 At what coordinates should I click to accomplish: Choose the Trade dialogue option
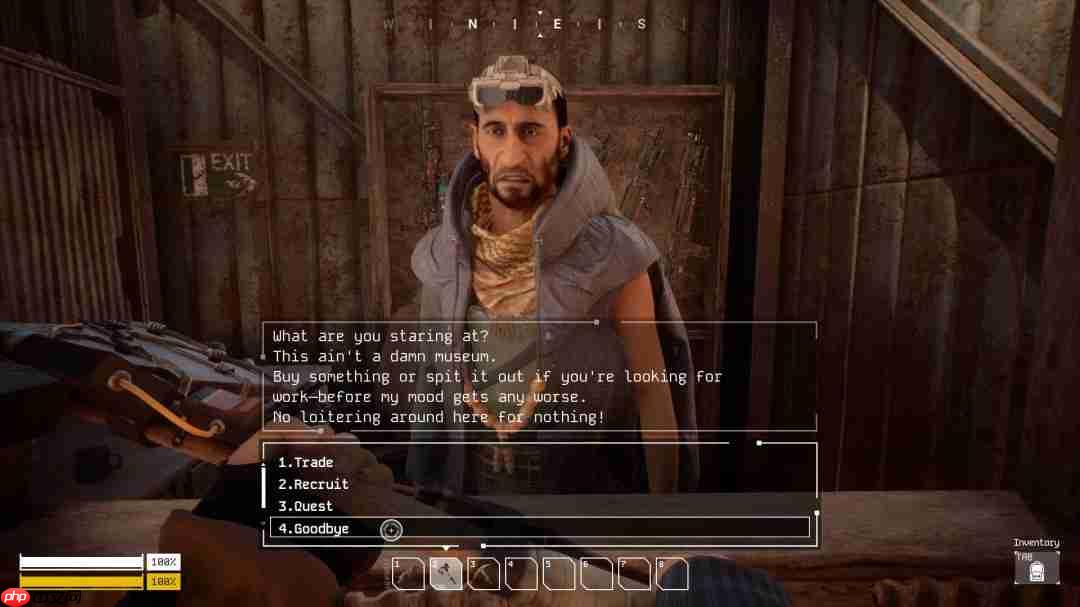306,462
